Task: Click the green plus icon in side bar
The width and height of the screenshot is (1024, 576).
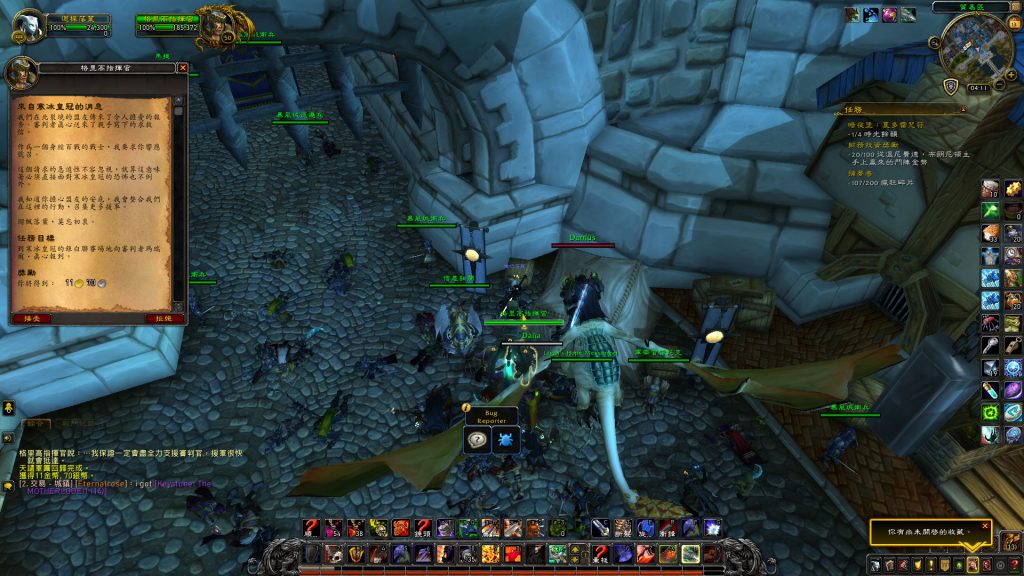Action: pyautogui.click(x=989, y=211)
